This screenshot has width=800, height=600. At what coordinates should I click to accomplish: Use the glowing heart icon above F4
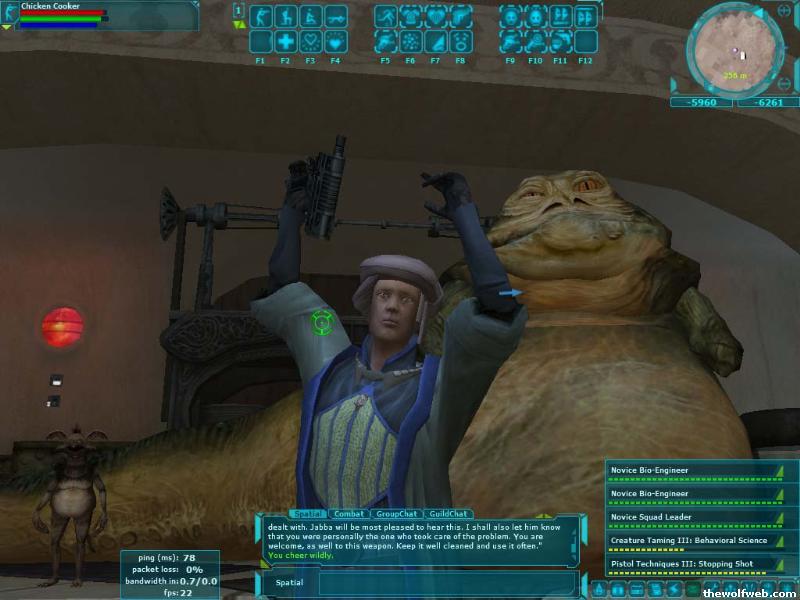point(335,41)
